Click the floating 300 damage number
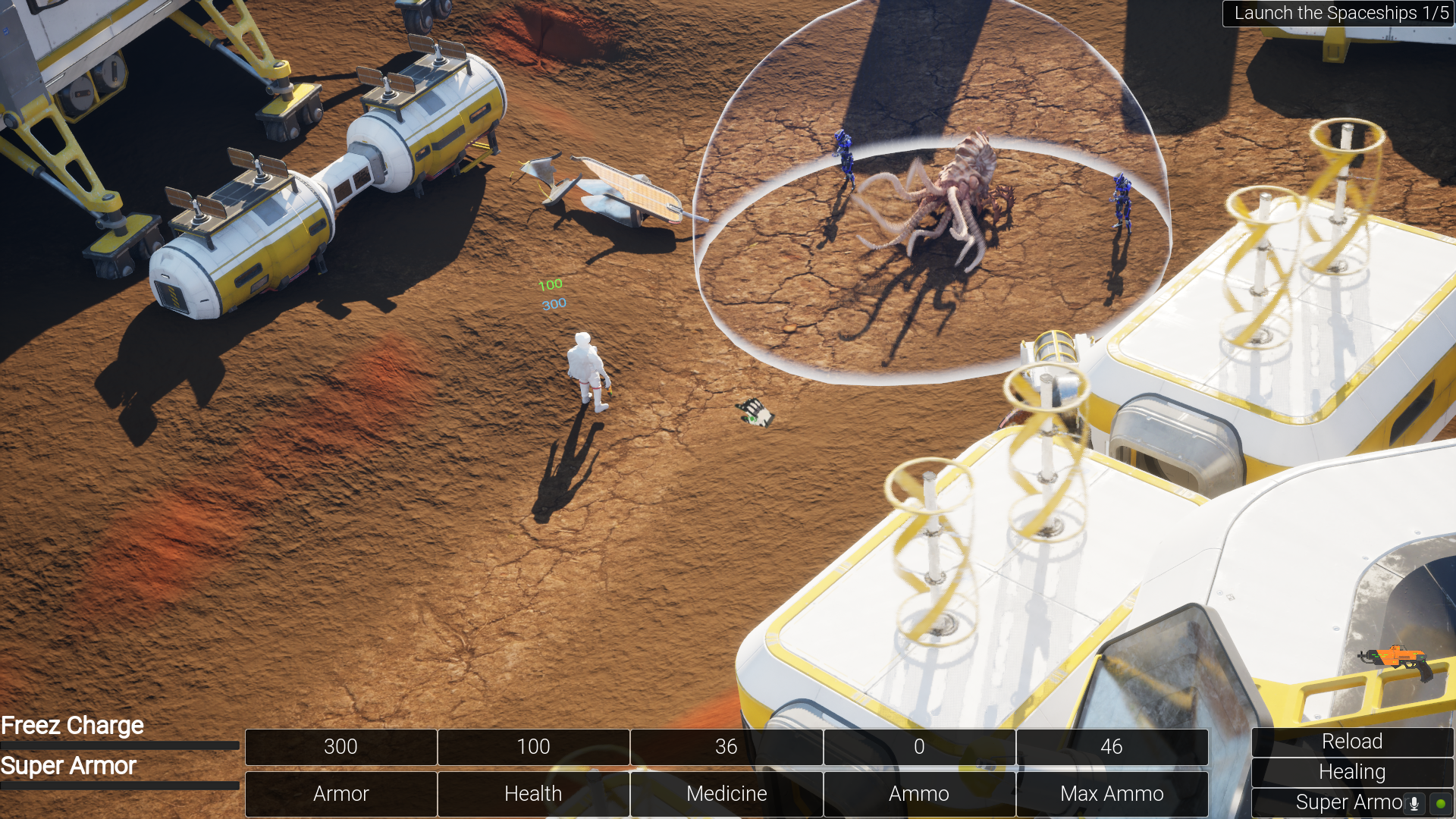Image resolution: width=1456 pixels, height=819 pixels. (552, 303)
